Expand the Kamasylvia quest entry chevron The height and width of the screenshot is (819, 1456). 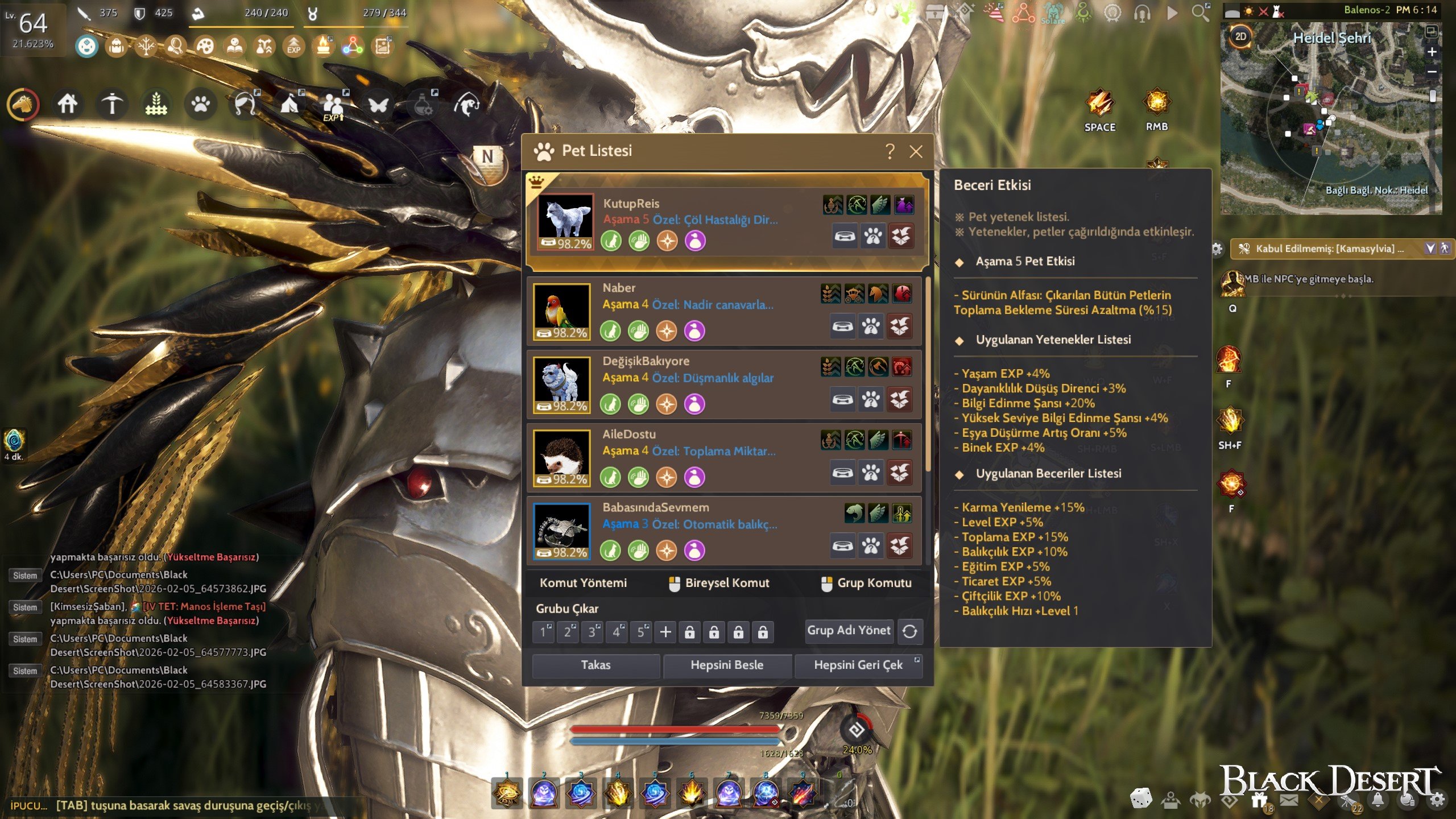tap(1430, 248)
